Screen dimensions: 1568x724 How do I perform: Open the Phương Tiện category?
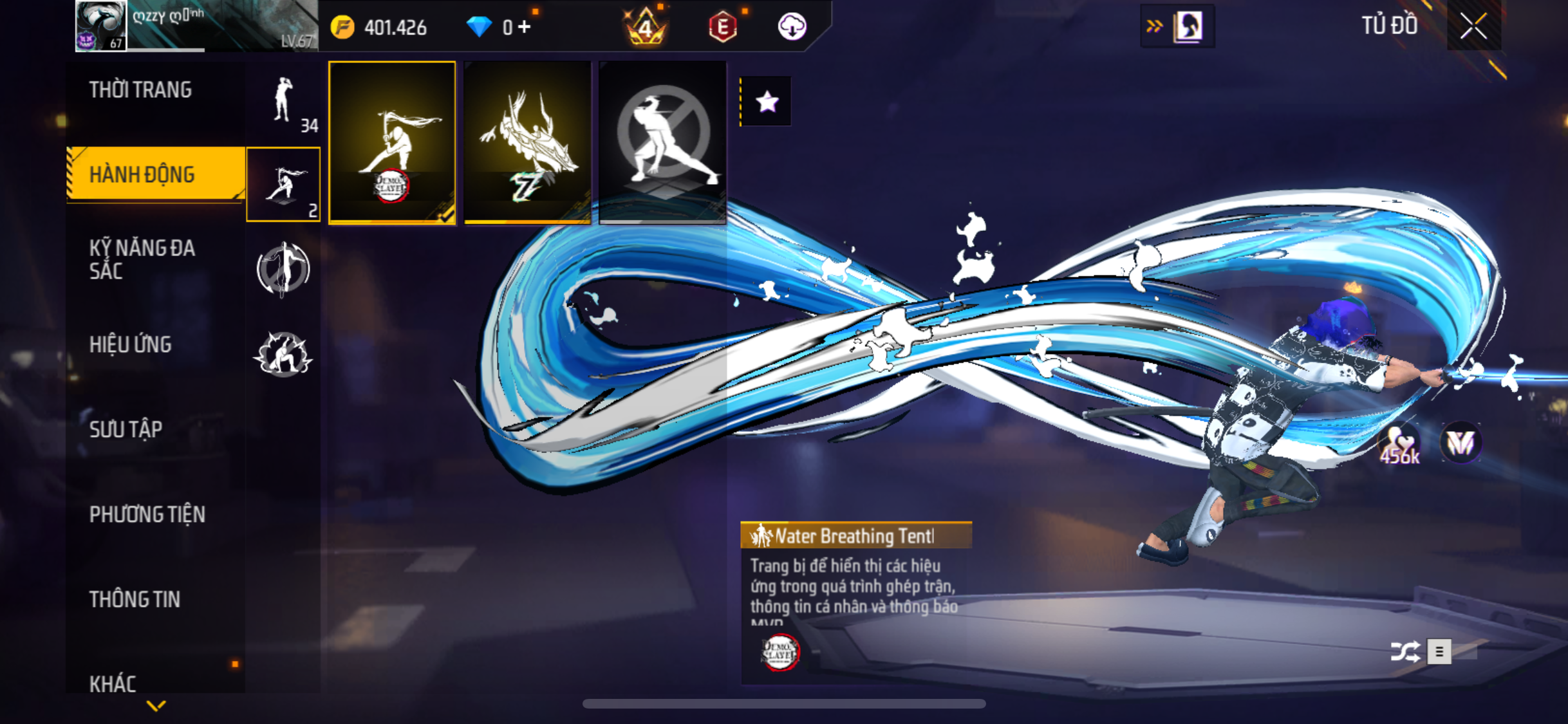147,514
